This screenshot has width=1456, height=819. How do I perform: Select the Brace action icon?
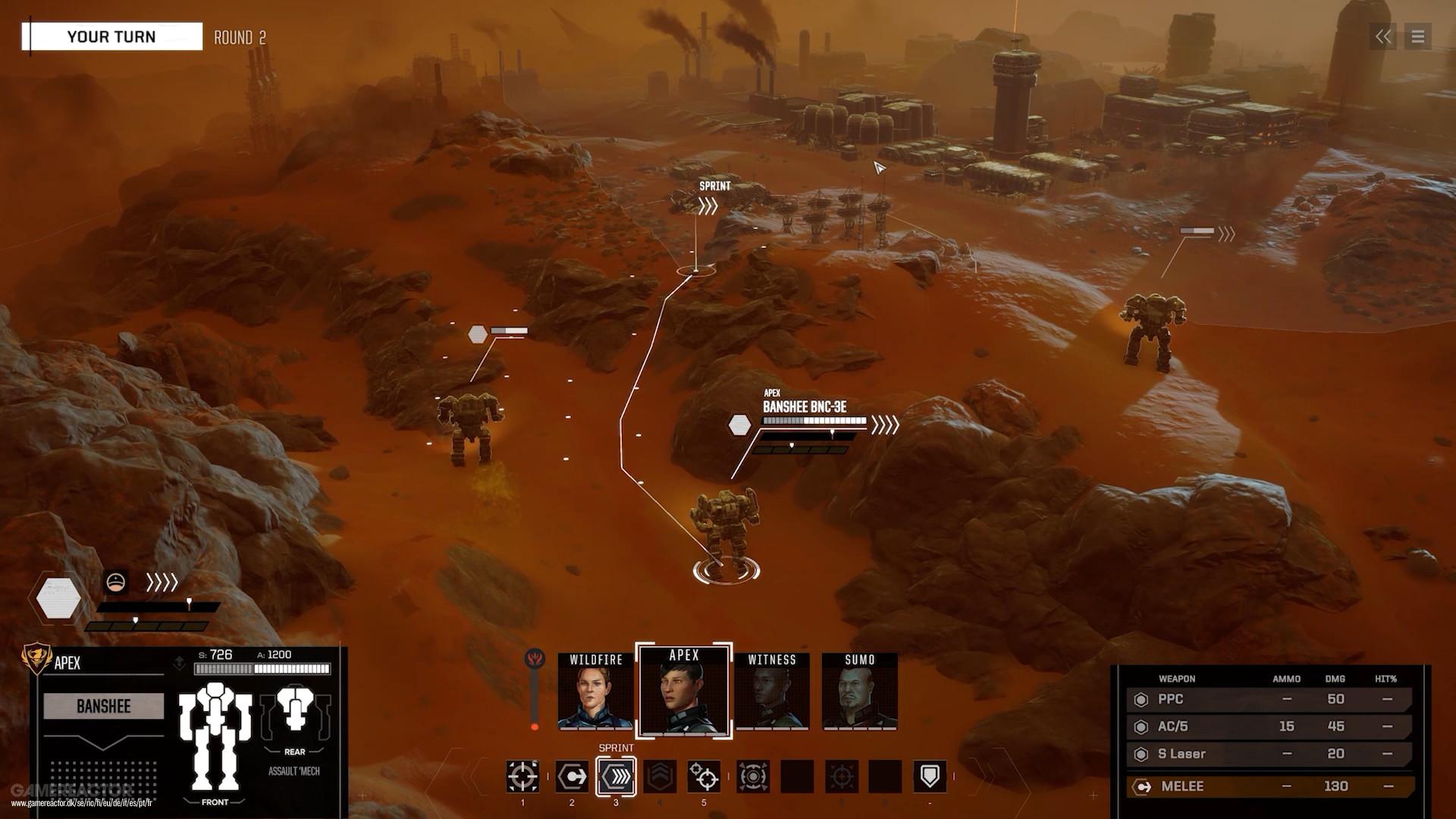point(930,777)
